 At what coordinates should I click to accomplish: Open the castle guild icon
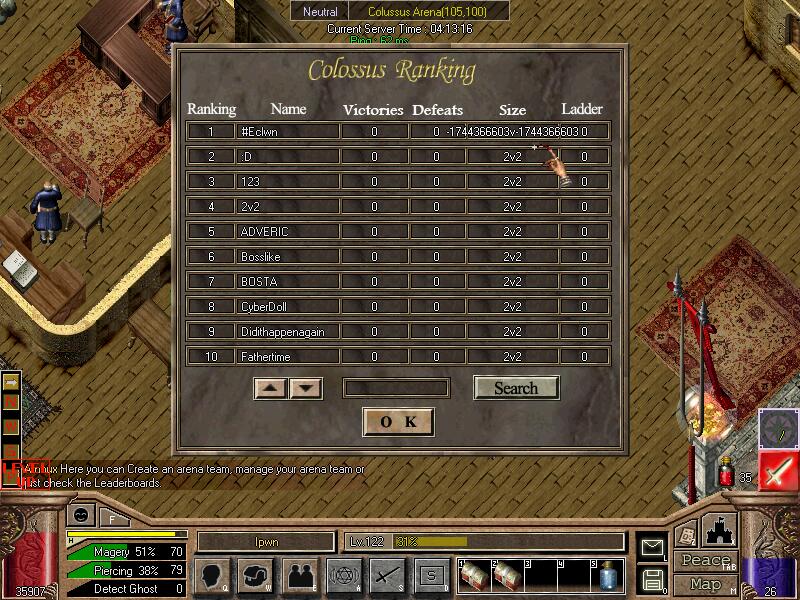(x=721, y=530)
